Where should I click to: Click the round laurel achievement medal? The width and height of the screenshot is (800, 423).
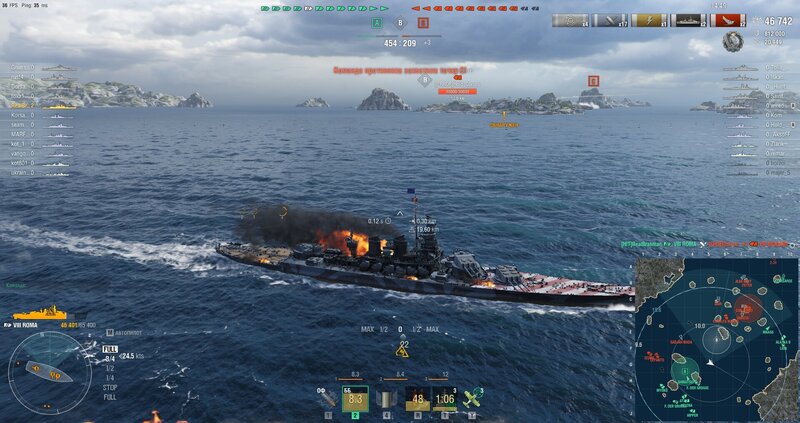click(x=732, y=41)
